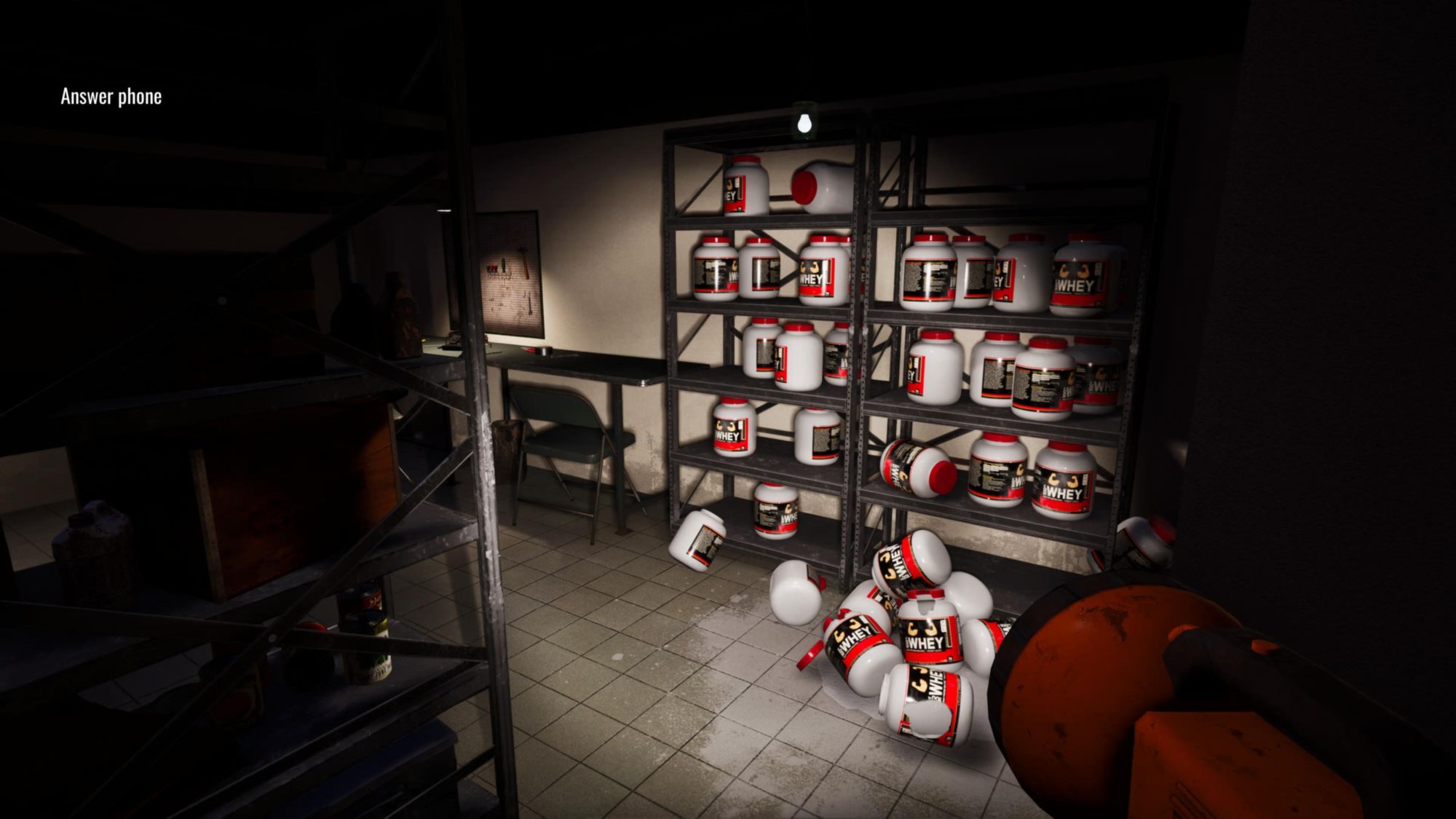Select the Answer phone objective text

[x=111, y=97]
